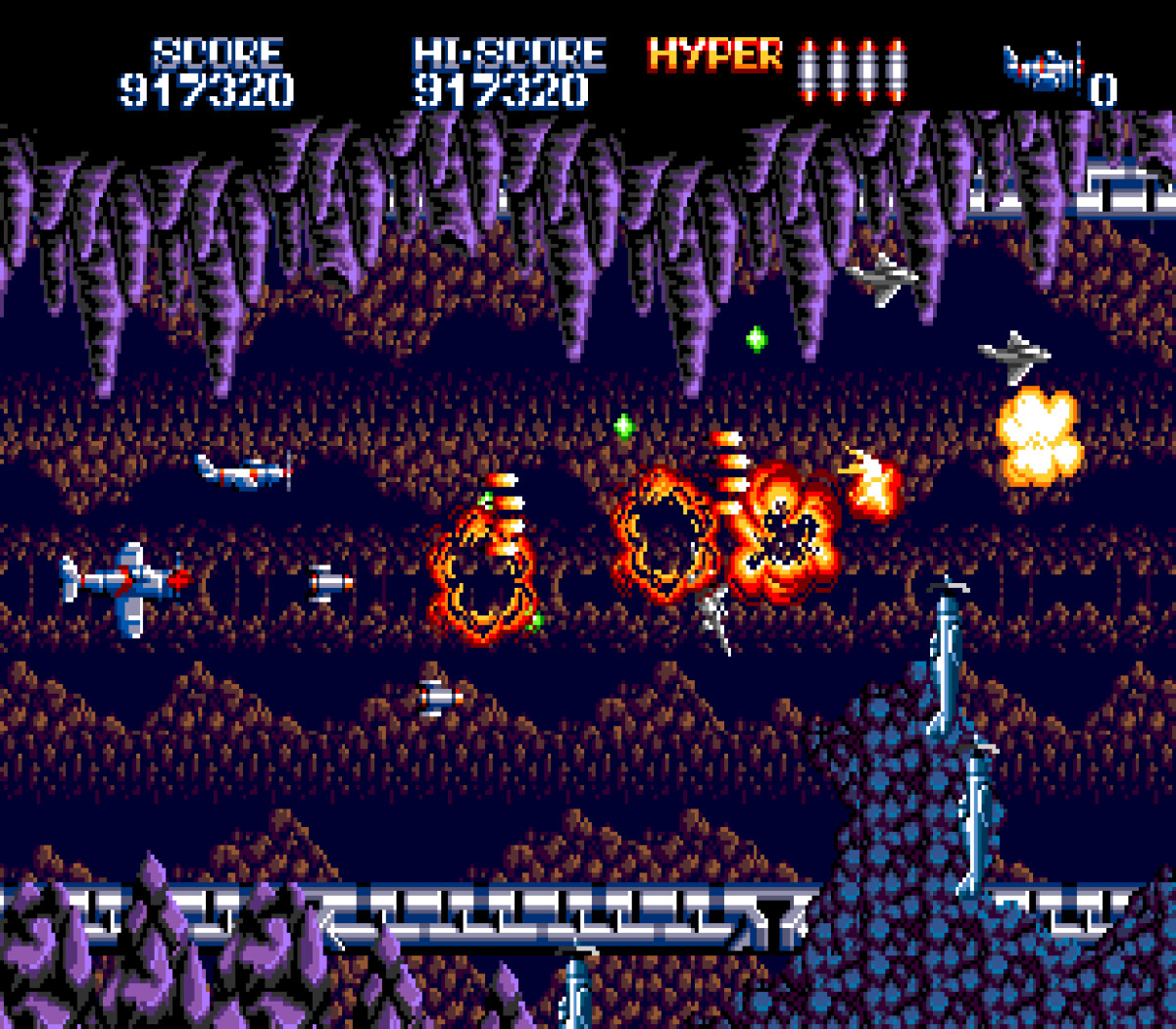Select the remaining lives plane icon
Image resolution: width=1176 pixels, height=1029 pixels.
[x=1043, y=69]
